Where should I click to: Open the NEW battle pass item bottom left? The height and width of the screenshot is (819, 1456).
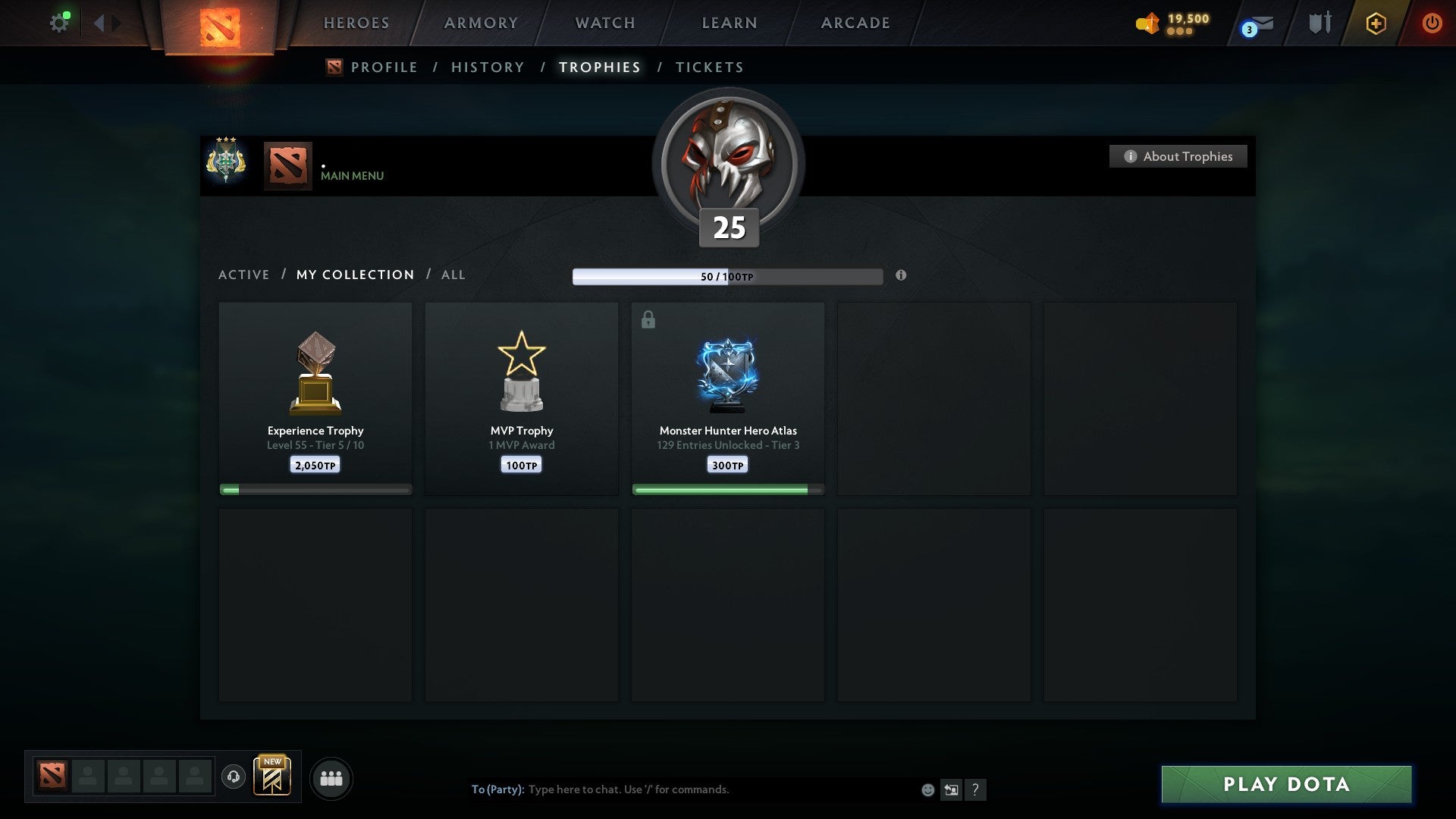click(x=273, y=777)
